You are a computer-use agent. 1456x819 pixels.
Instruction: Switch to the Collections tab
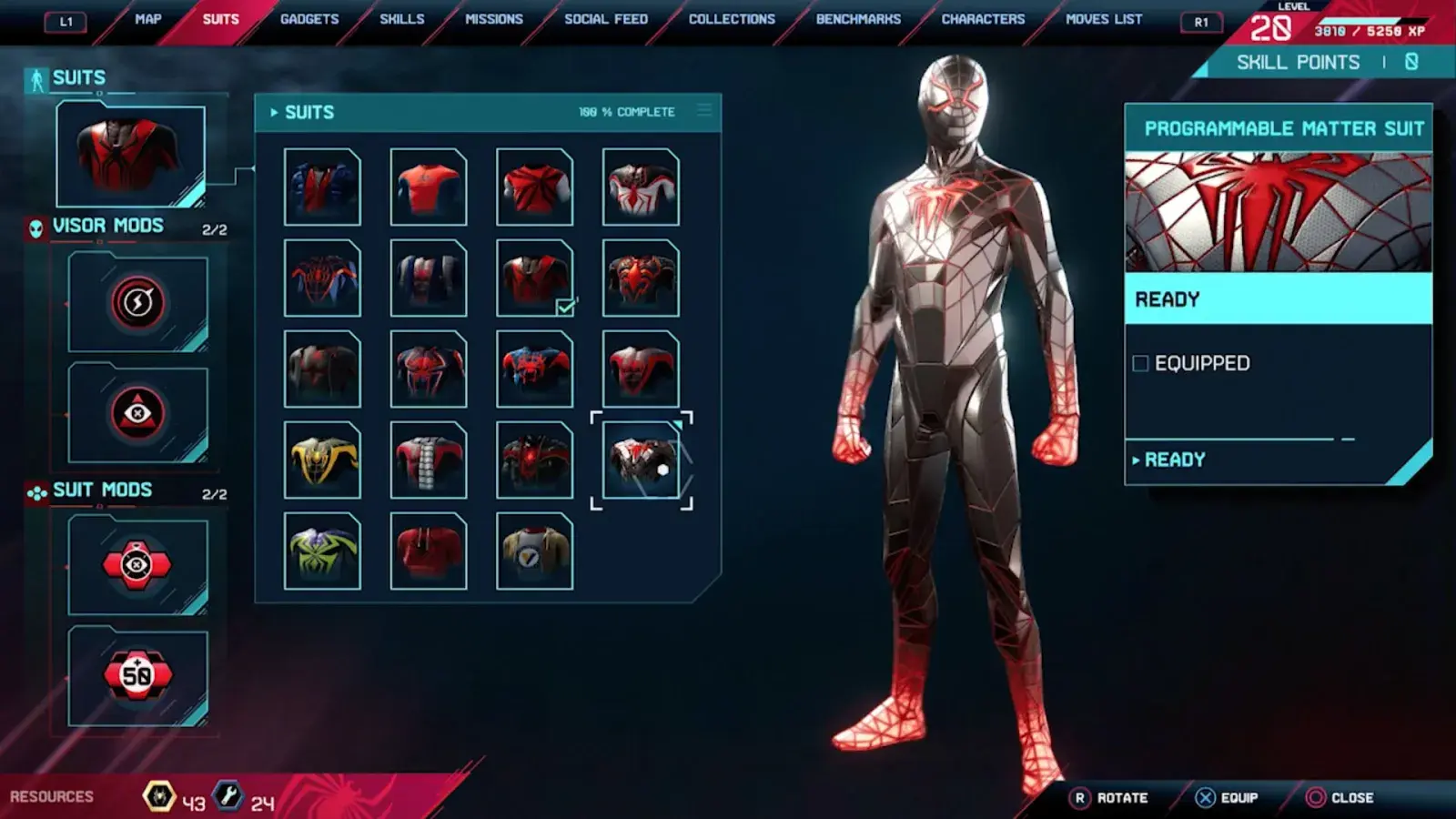tap(732, 19)
